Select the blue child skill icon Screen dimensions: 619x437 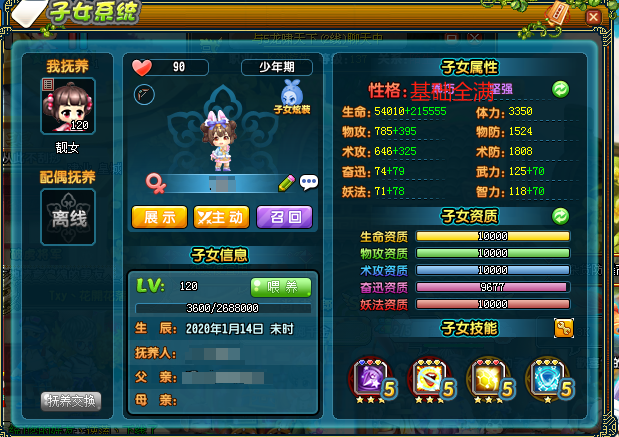tap(545, 376)
